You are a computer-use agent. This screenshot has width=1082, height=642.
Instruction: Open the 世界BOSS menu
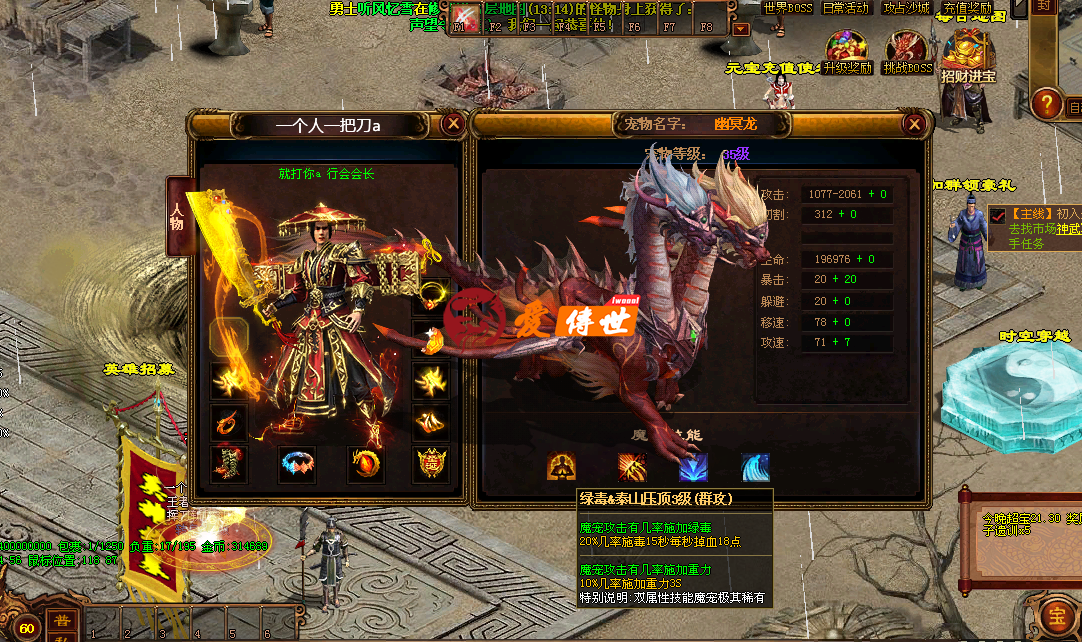pyautogui.click(x=788, y=8)
